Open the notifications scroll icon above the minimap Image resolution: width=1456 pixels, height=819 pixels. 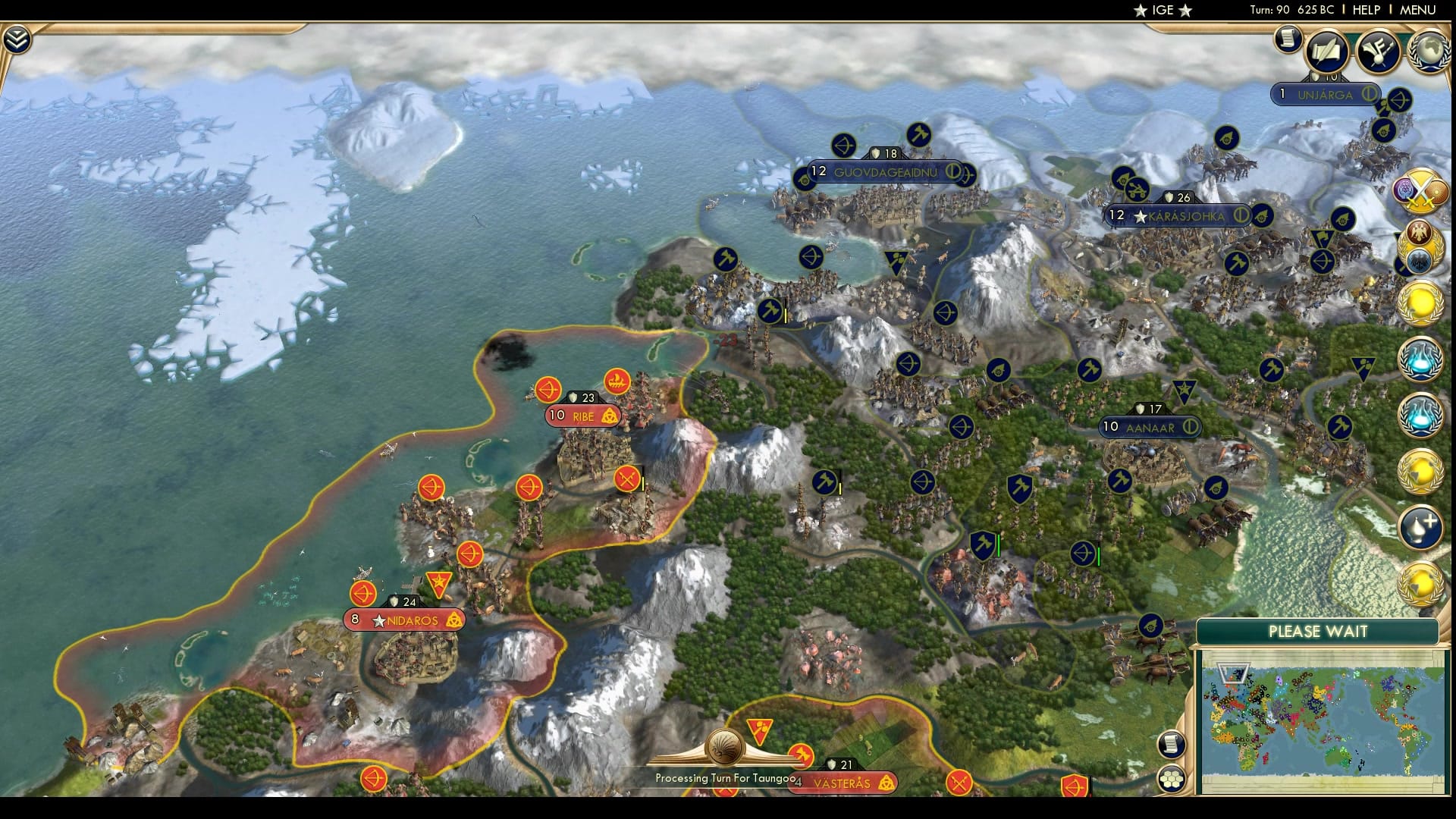pos(1172,745)
